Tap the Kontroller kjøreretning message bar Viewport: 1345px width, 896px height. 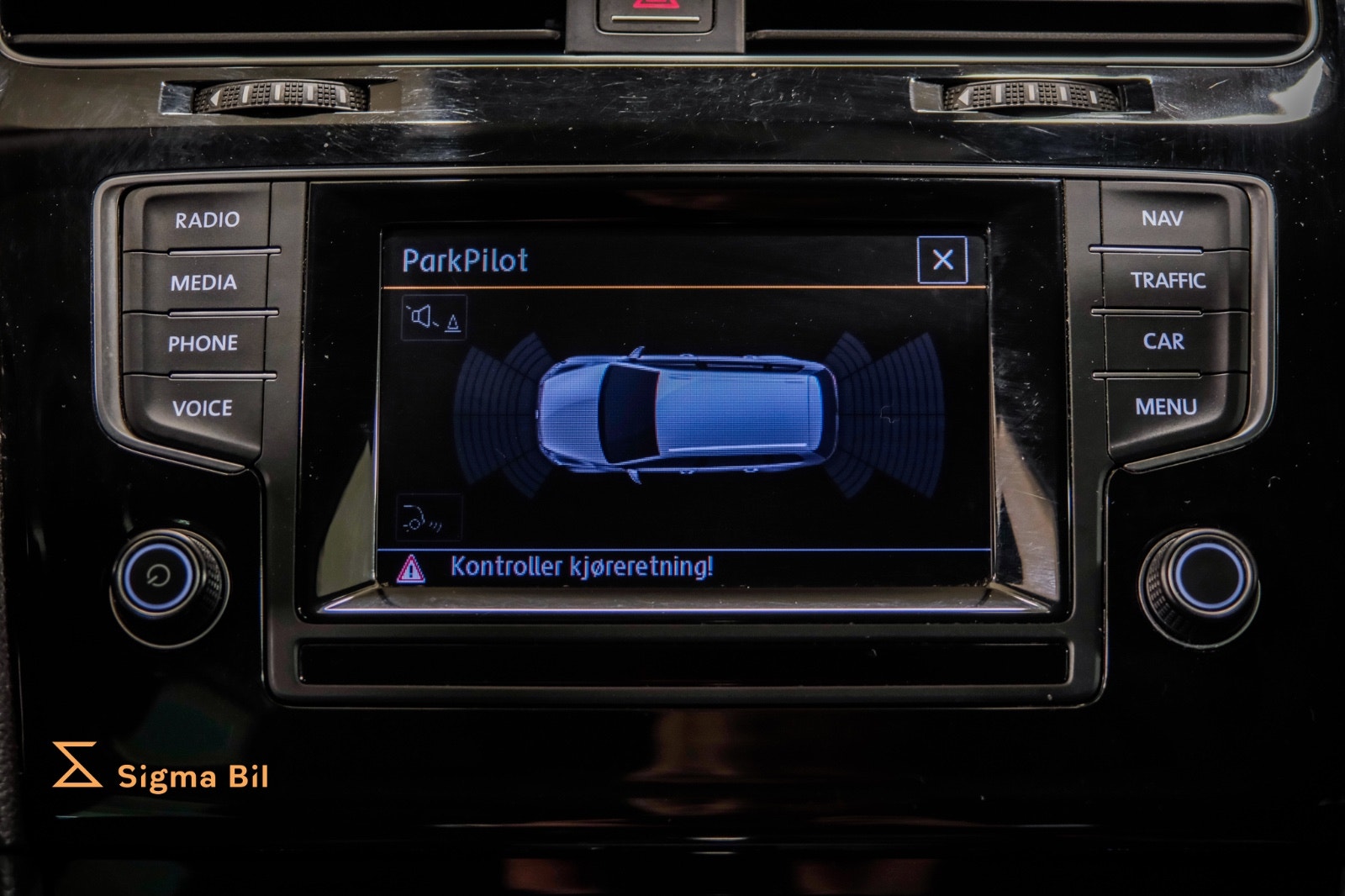[x=580, y=567]
